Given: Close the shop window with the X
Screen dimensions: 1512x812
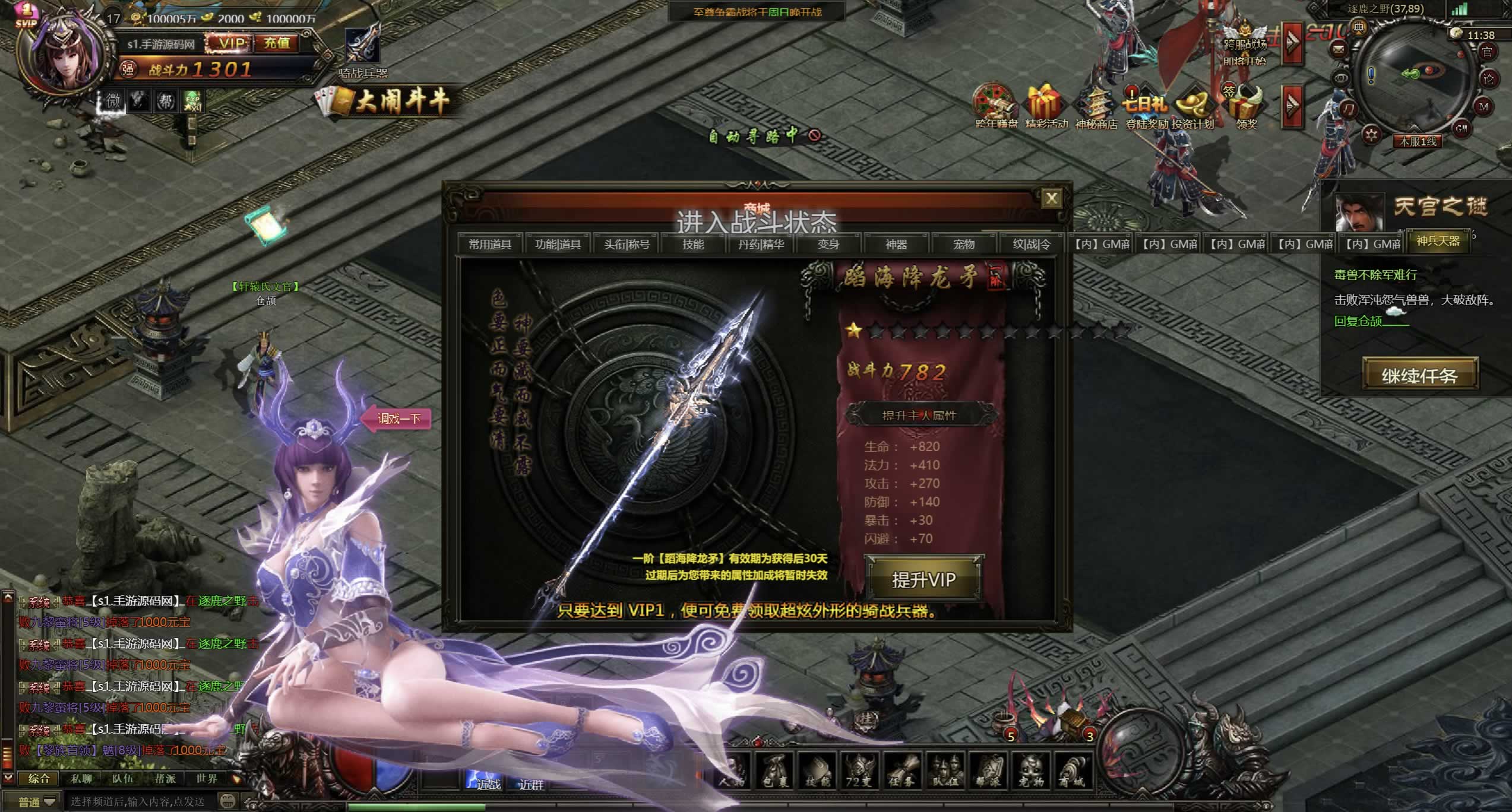Looking at the screenshot, I should click(1051, 198).
